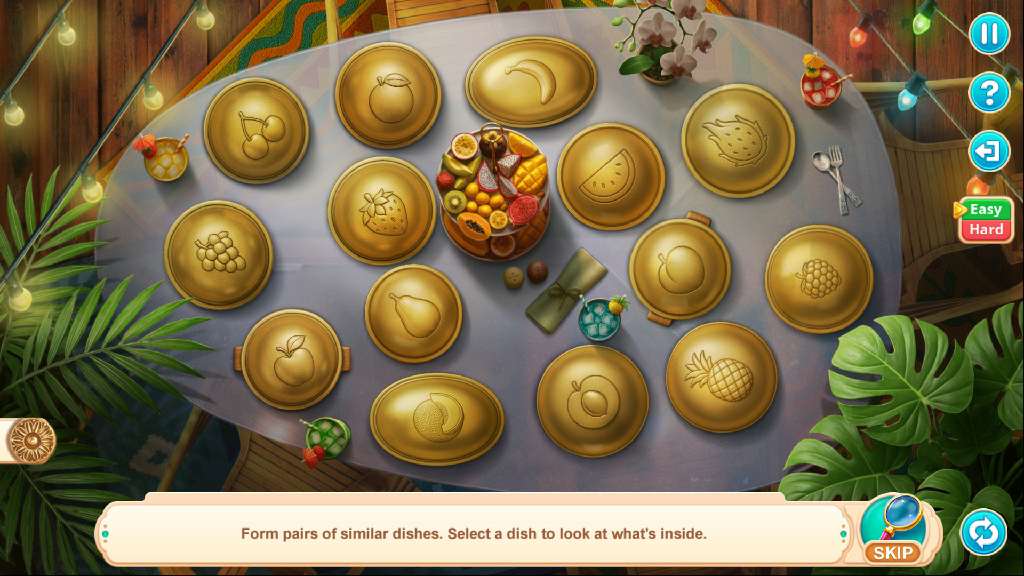Select the pear dish lid
1024x576 pixels.
point(413,313)
